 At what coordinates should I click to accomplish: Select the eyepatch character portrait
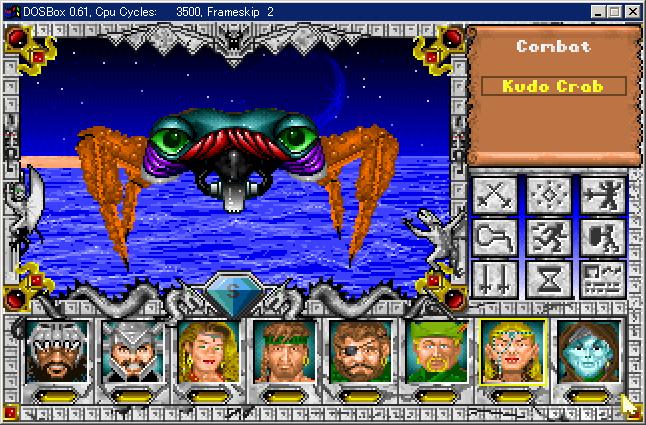coord(360,351)
